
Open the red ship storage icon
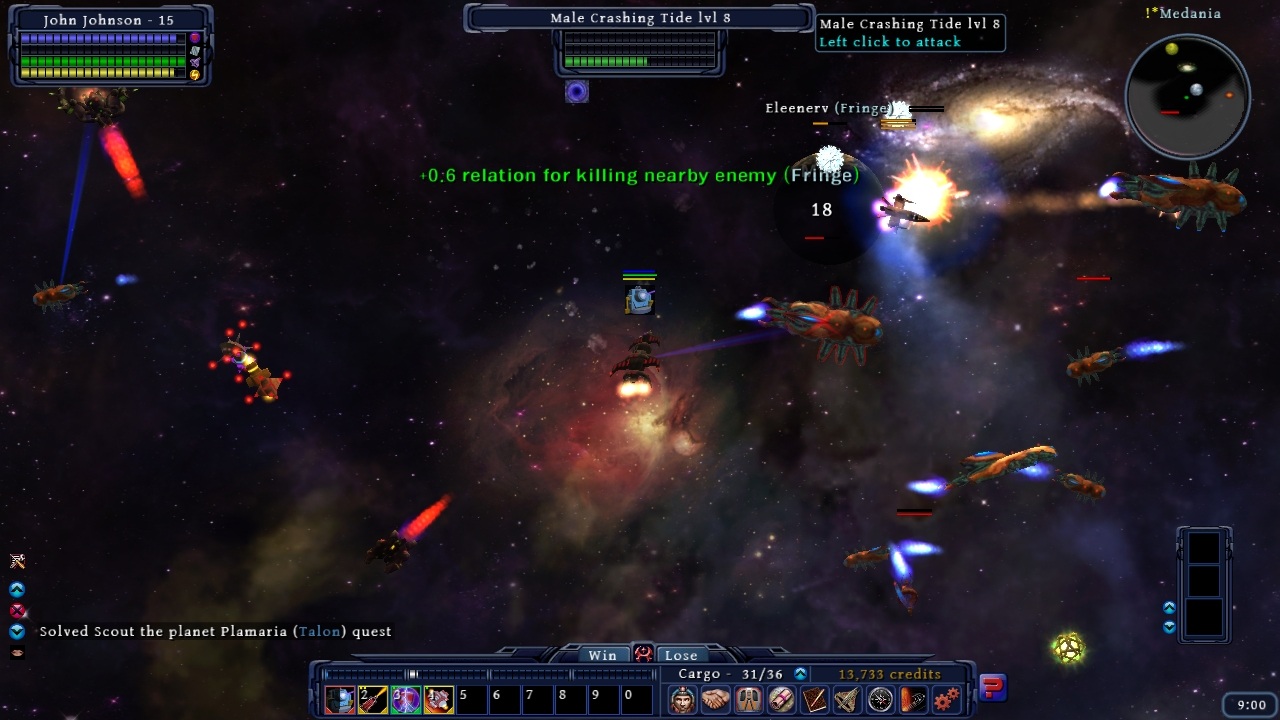coord(913,699)
